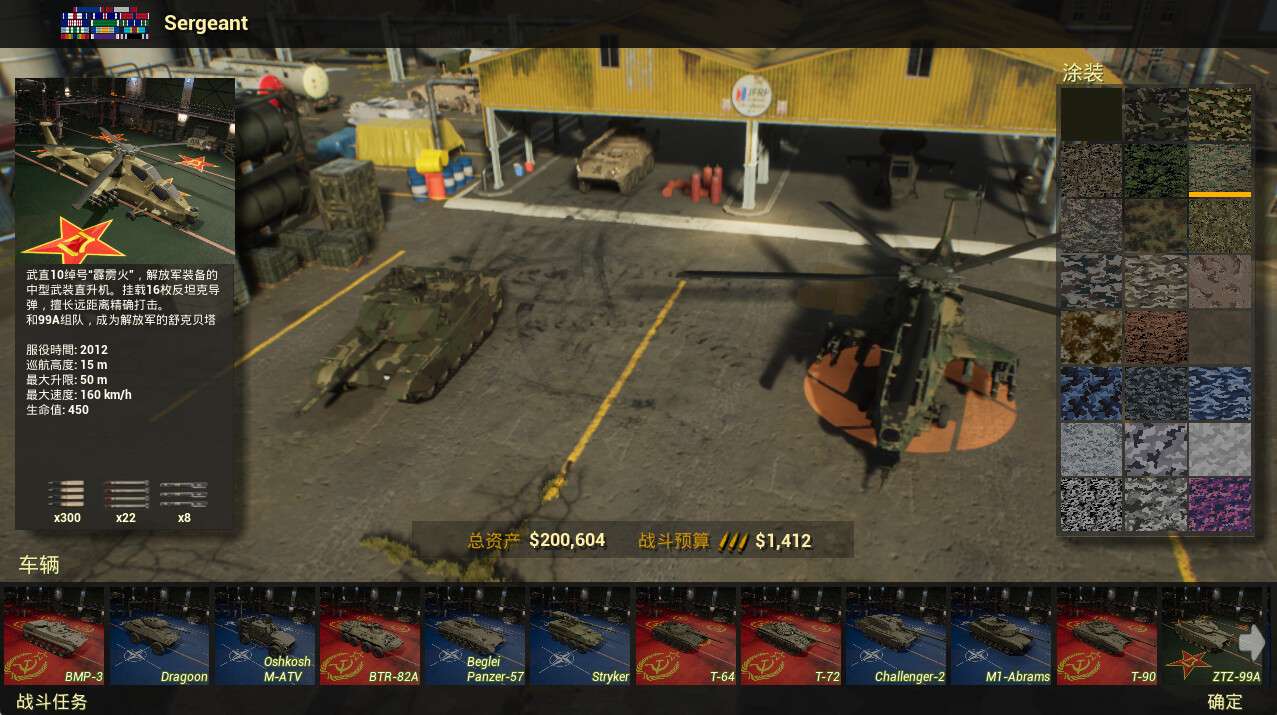Confirm with the 确定 button
Viewport: 1277px width, 715px height.
1225,702
